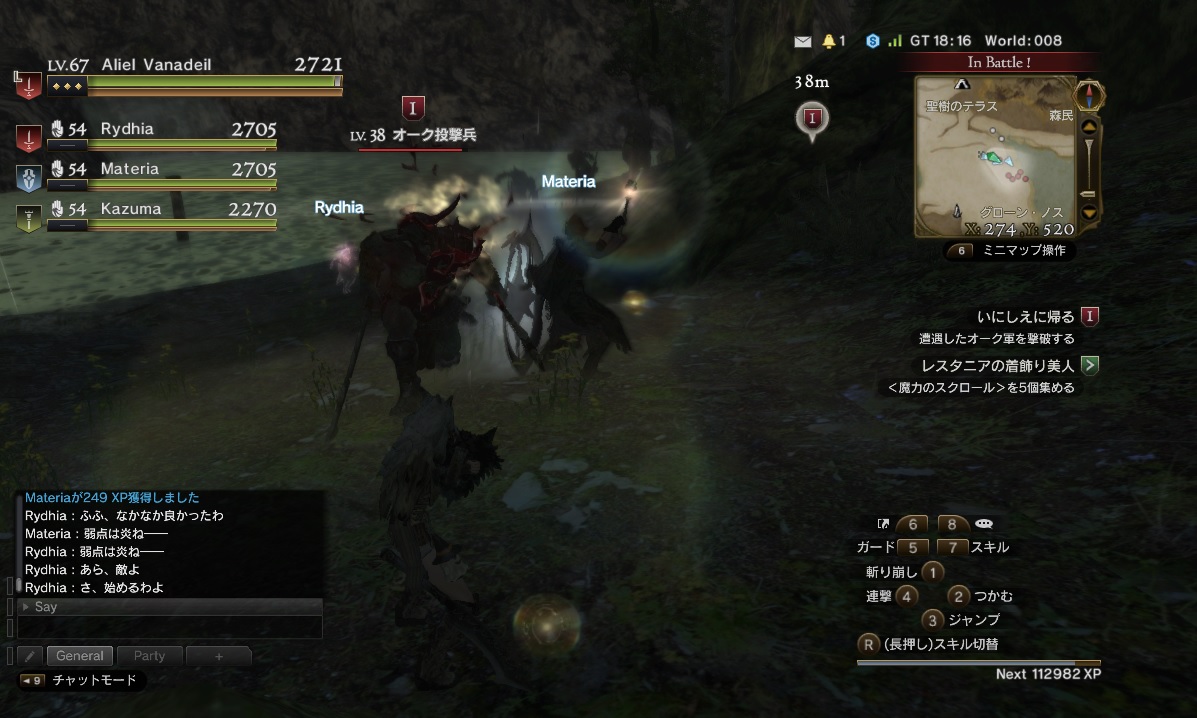Open the minimap showing 聖樹のテラス

tap(995, 155)
